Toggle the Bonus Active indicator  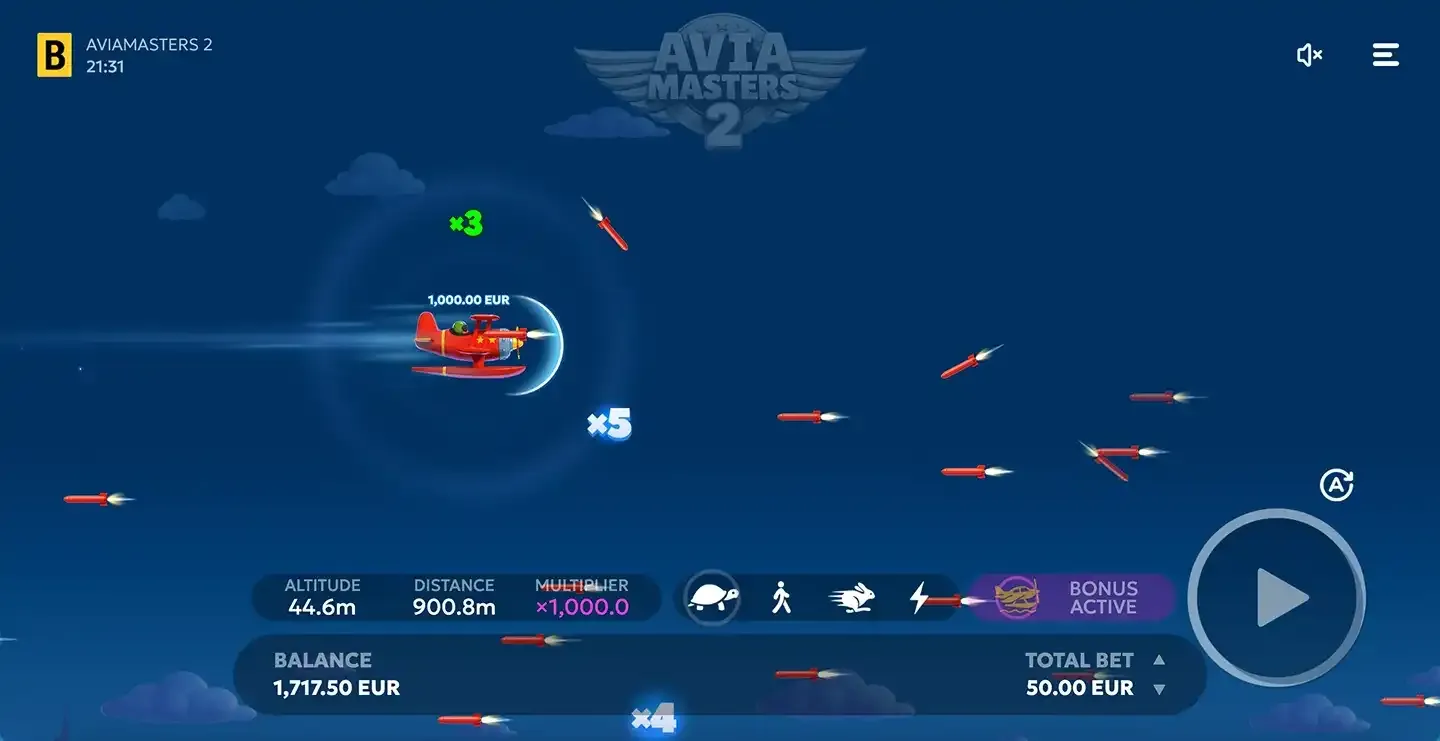click(1102, 597)
